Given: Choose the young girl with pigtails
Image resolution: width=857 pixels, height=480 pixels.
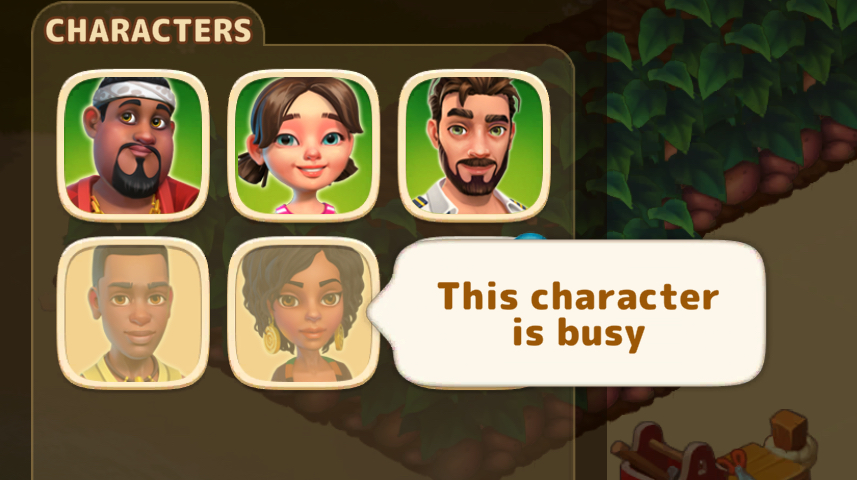Looking at the screenshot, I should (x=303, y=145).
